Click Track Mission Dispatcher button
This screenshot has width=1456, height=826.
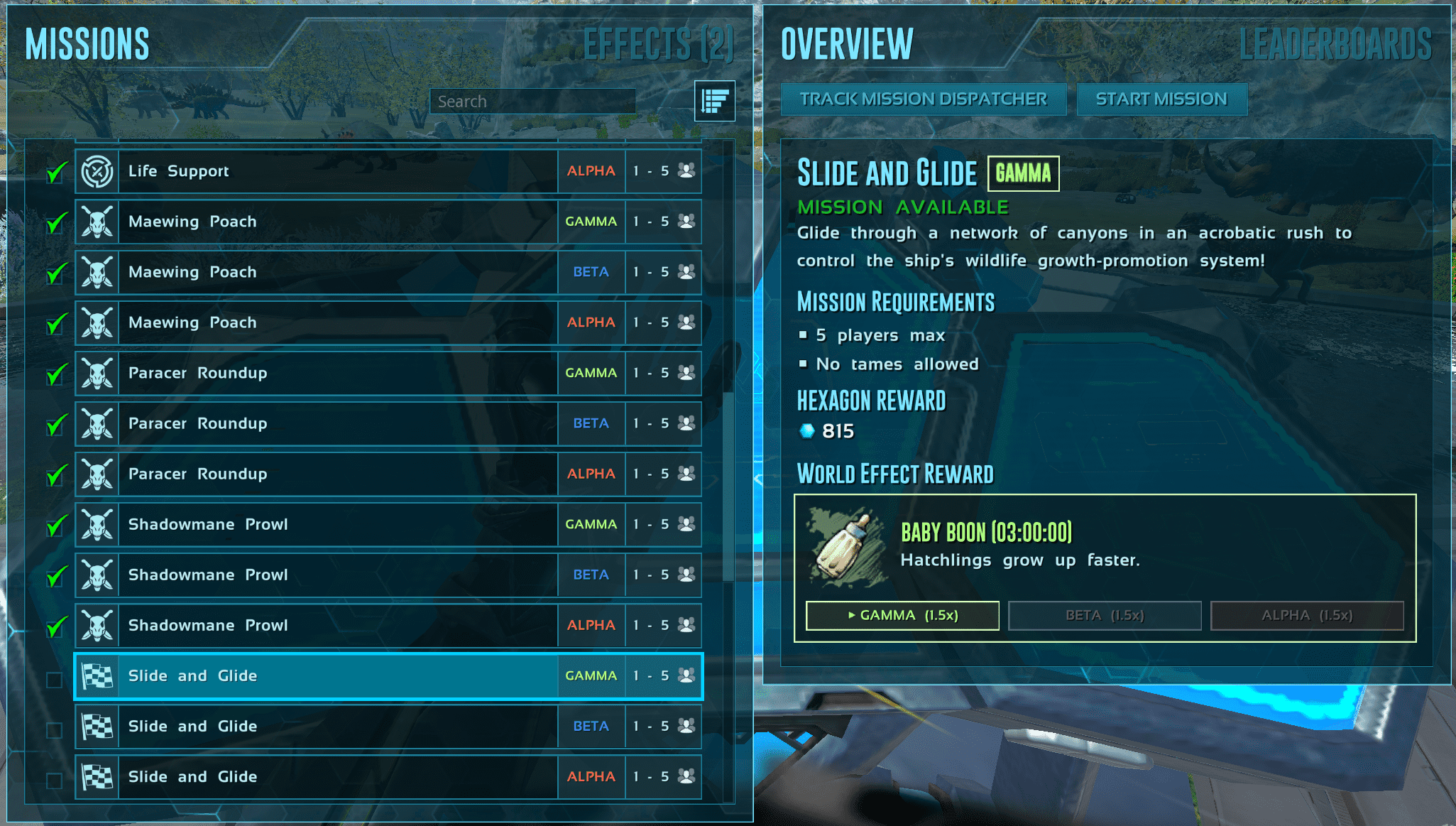(x=923, y=99)
